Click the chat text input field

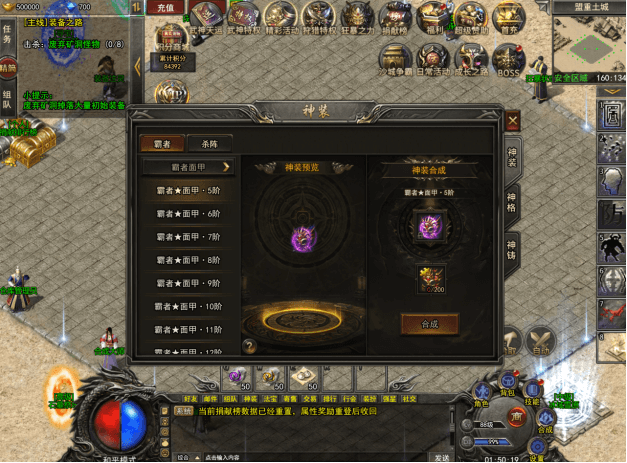tap(300, 457)
